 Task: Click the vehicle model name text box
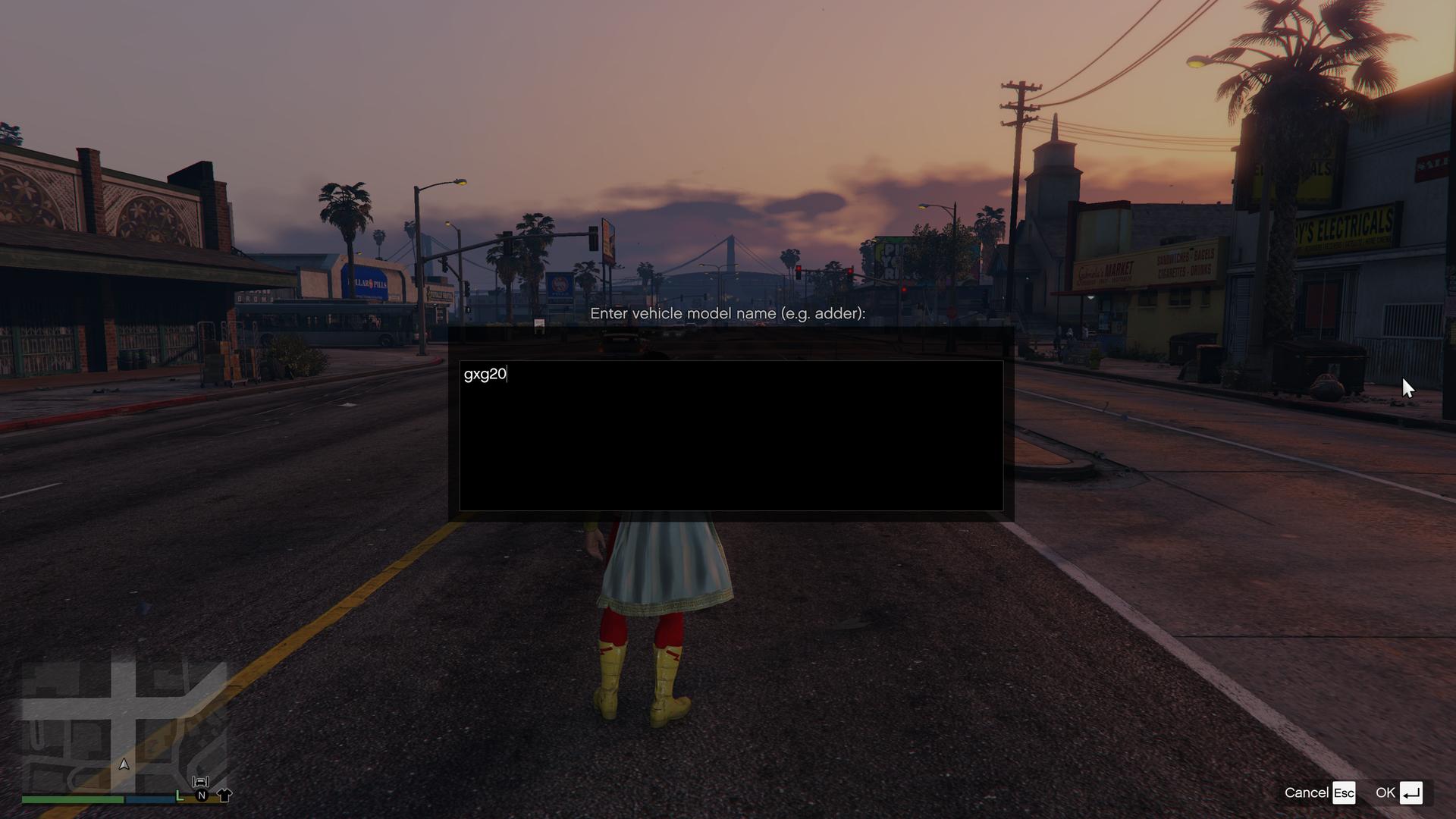pos(730,435)
